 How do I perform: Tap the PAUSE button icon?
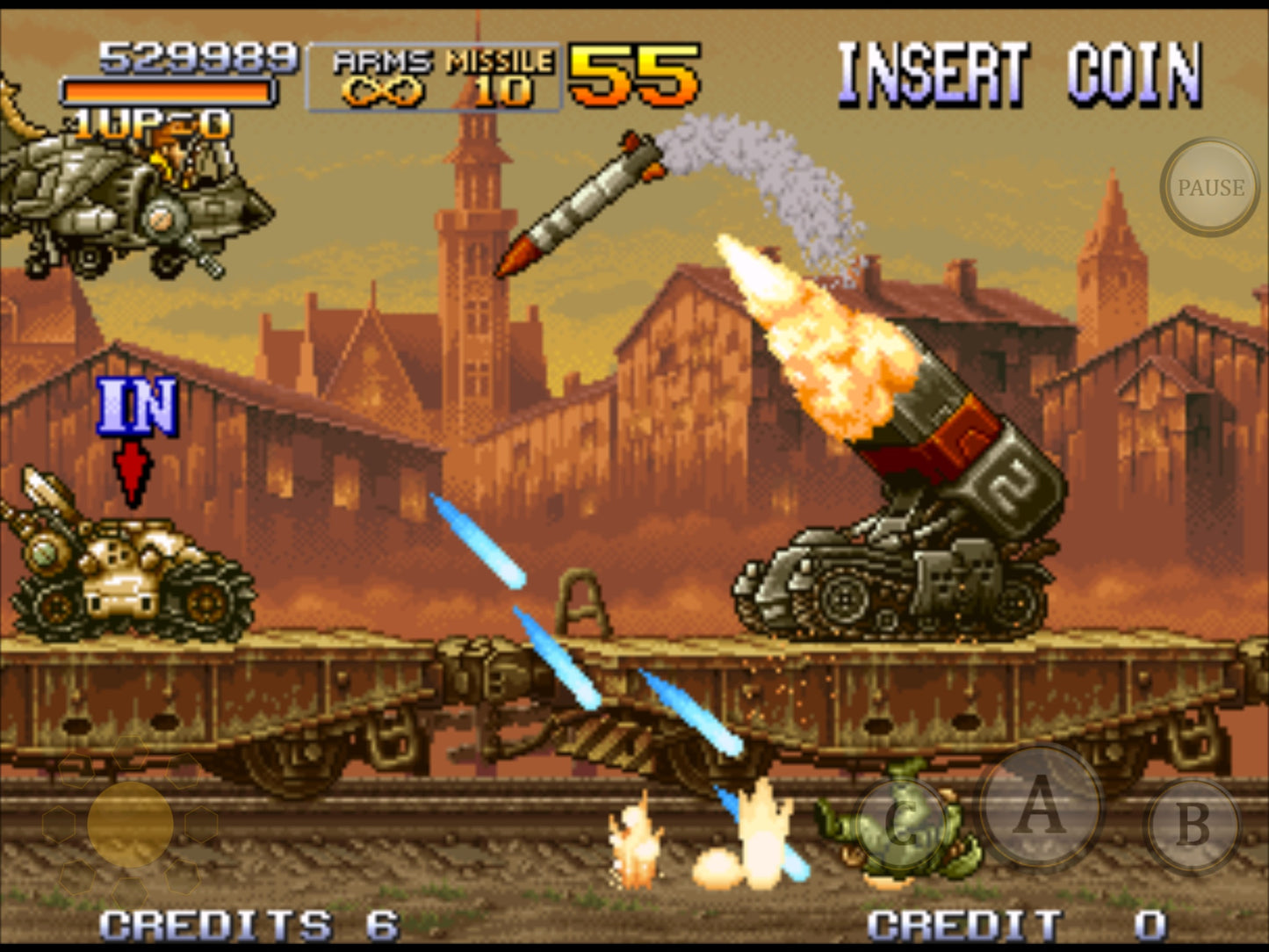pyautogui.click(x=1208, y=186)
